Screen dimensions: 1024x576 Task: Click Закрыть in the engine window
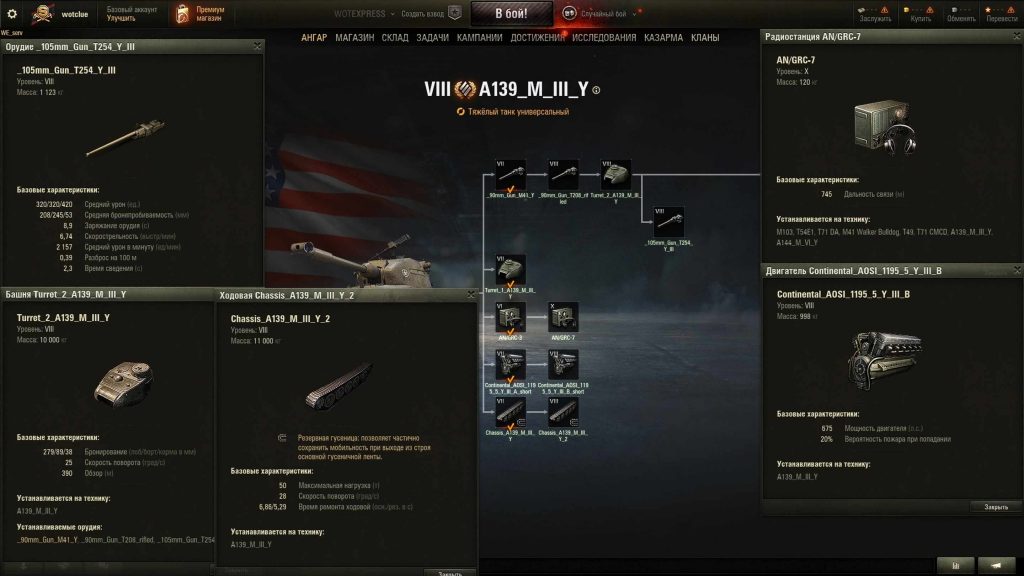[x=995, y=506]
